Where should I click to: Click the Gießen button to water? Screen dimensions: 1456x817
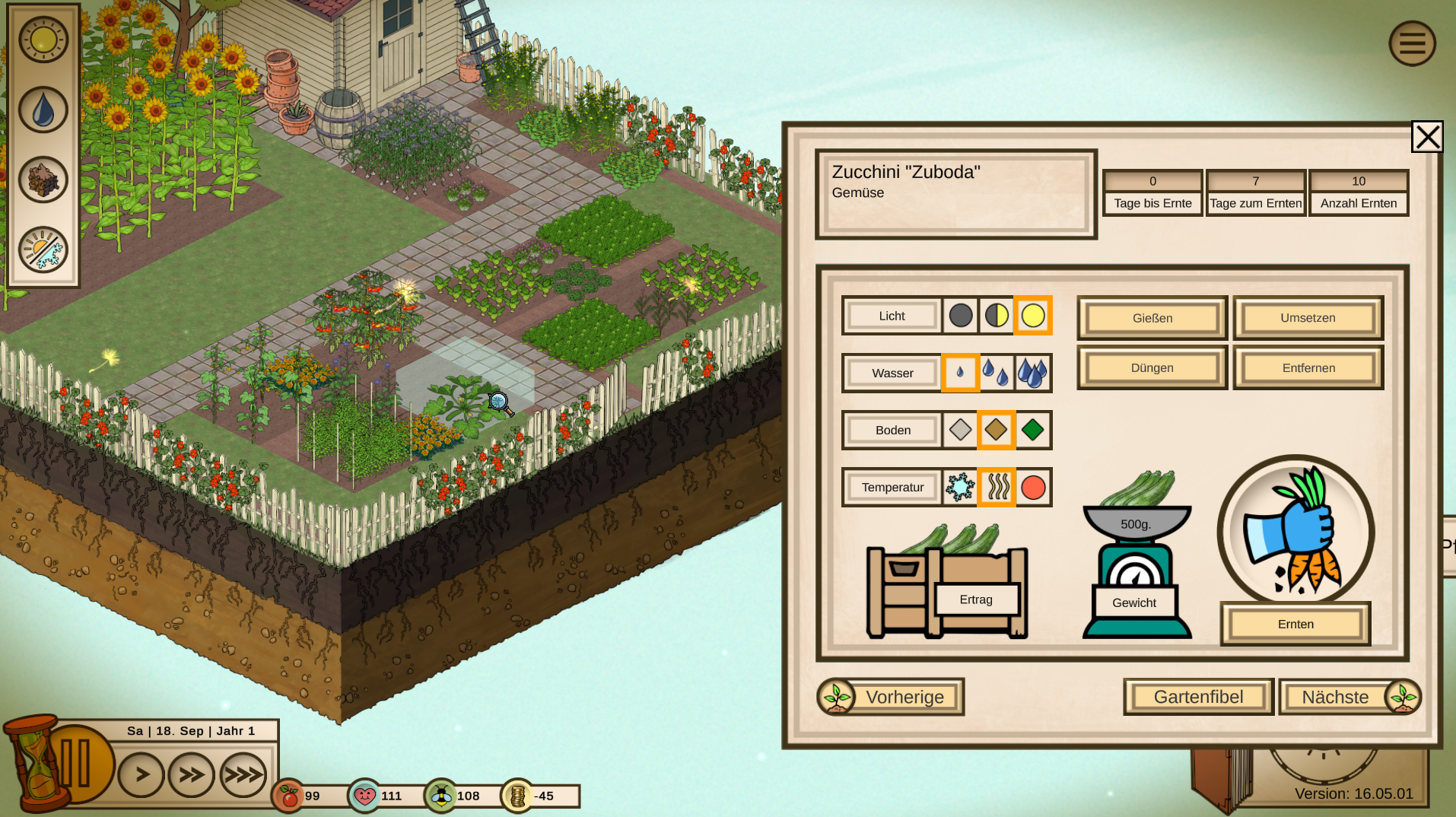click(1152, 318)
